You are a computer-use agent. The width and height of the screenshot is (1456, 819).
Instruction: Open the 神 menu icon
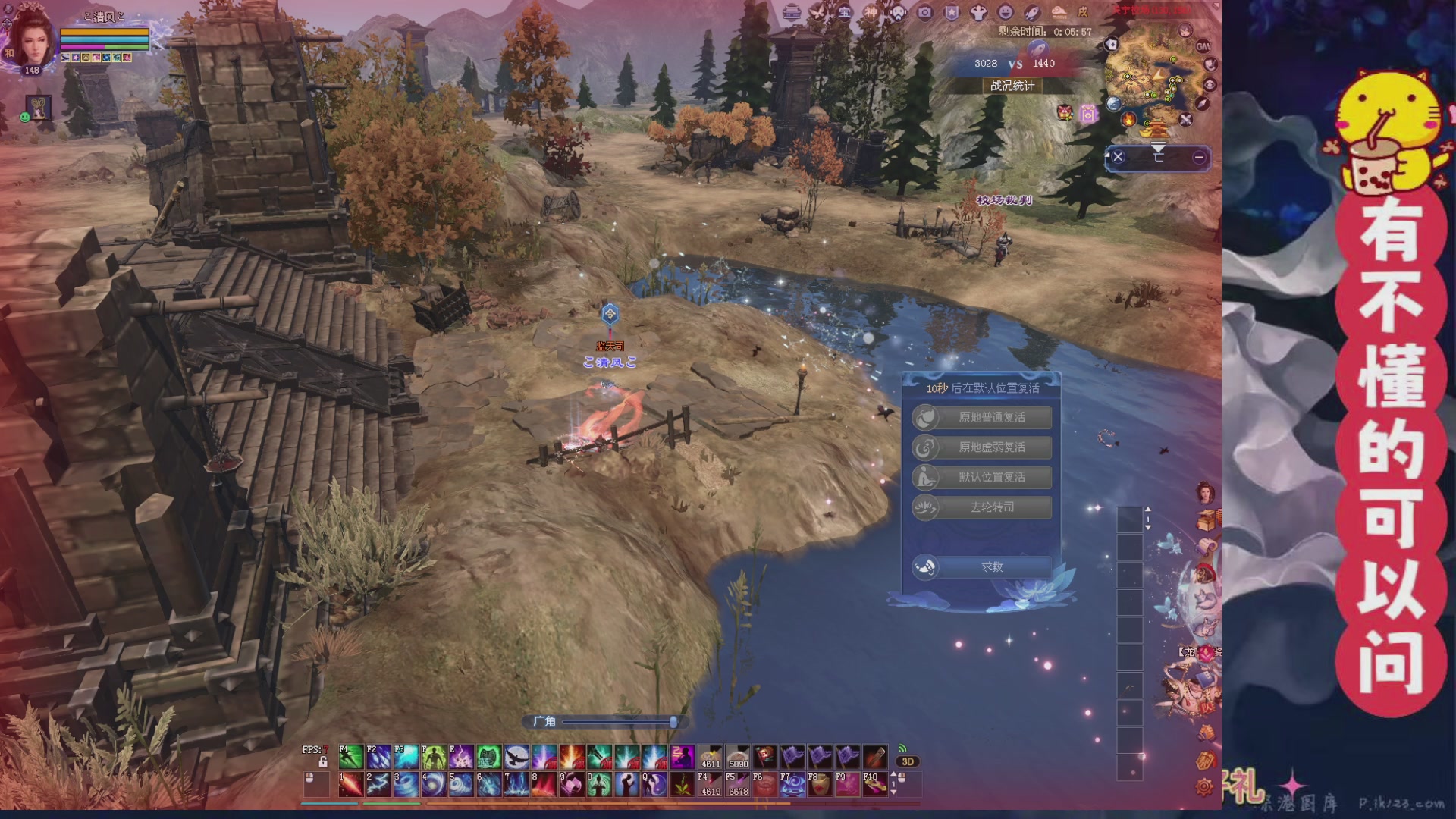point(871,12)
